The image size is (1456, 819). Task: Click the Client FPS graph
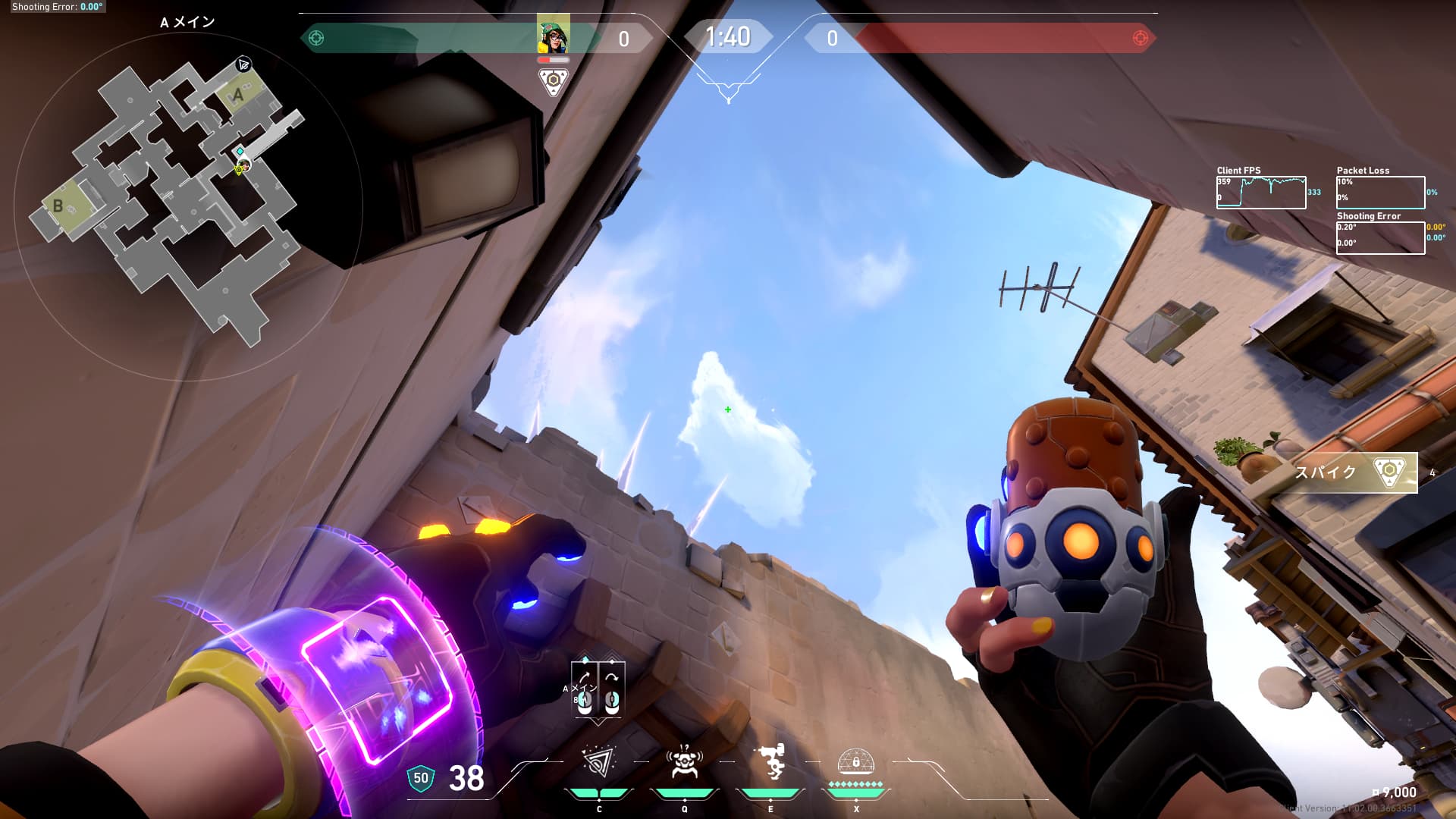1261,193
